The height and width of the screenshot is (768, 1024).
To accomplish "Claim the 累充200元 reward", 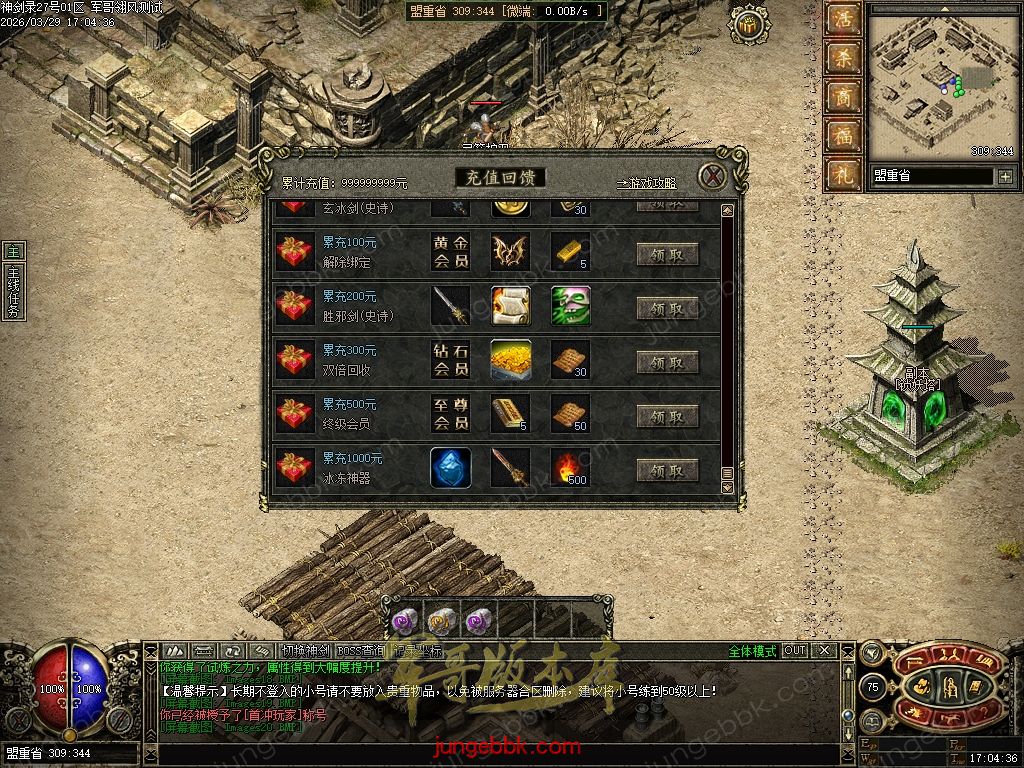I will pyautogui.click(x=667, y=308).
